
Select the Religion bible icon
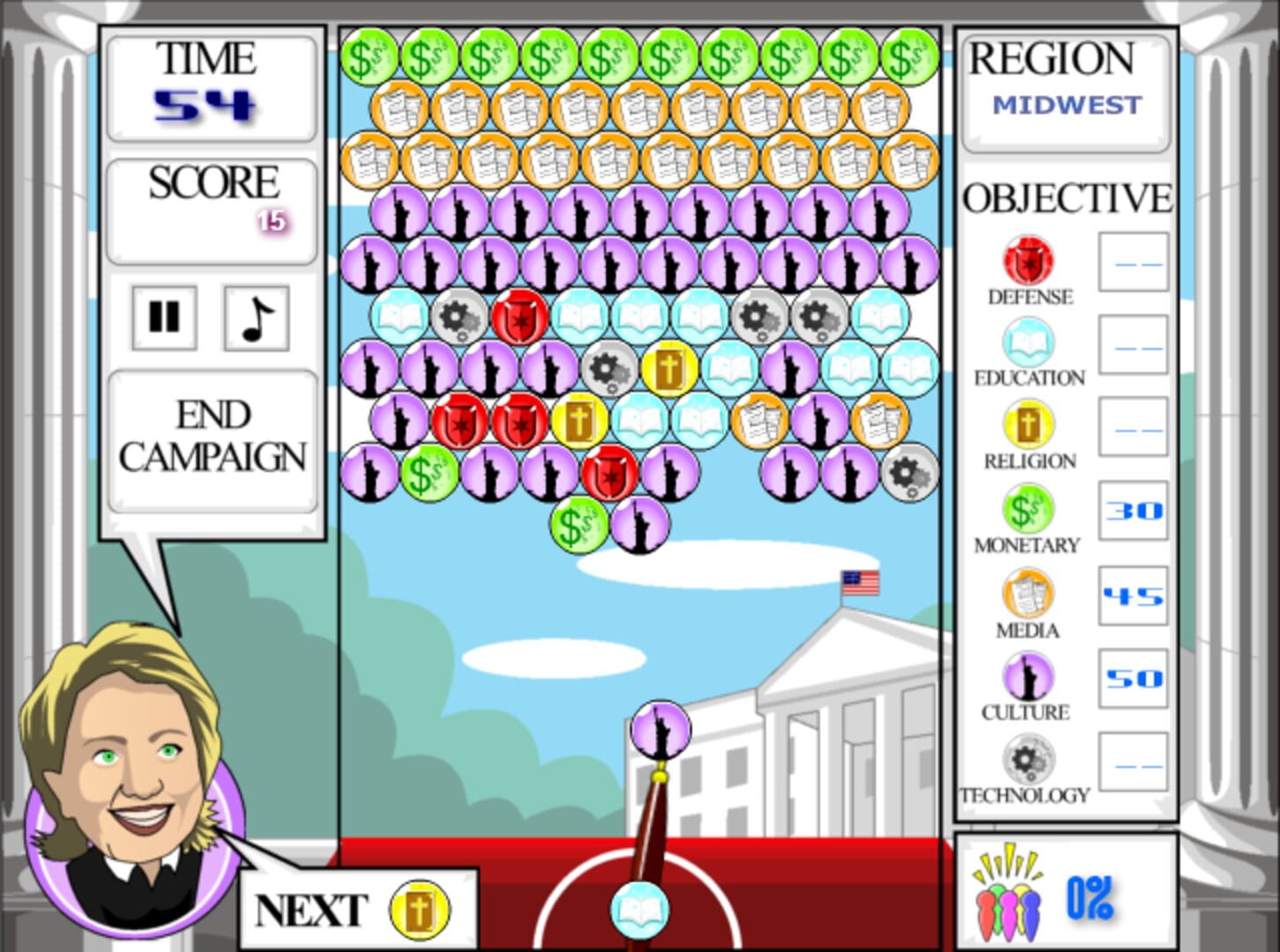[x=1028, y=425]
